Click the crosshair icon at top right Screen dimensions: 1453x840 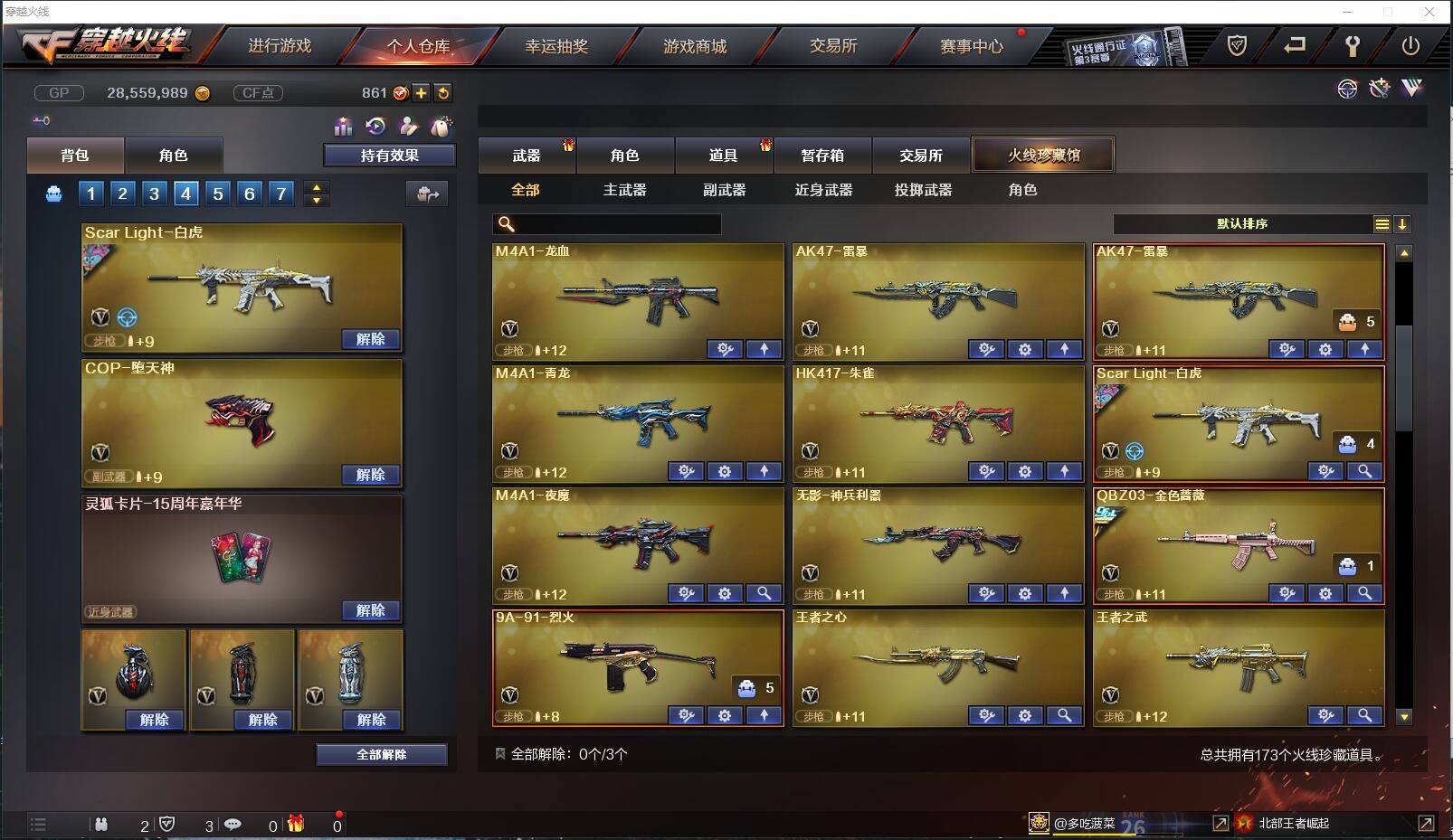pyautogui.click(x=1348, y=89)
